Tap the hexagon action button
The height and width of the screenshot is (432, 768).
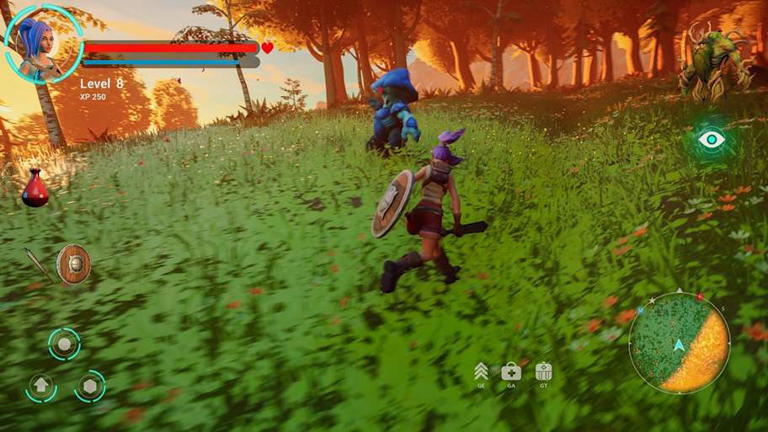90,385
